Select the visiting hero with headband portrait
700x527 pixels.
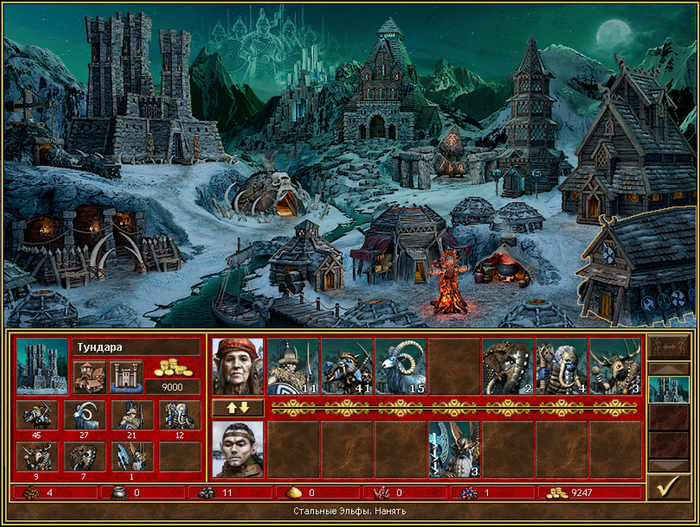click(x=238, y=449)
